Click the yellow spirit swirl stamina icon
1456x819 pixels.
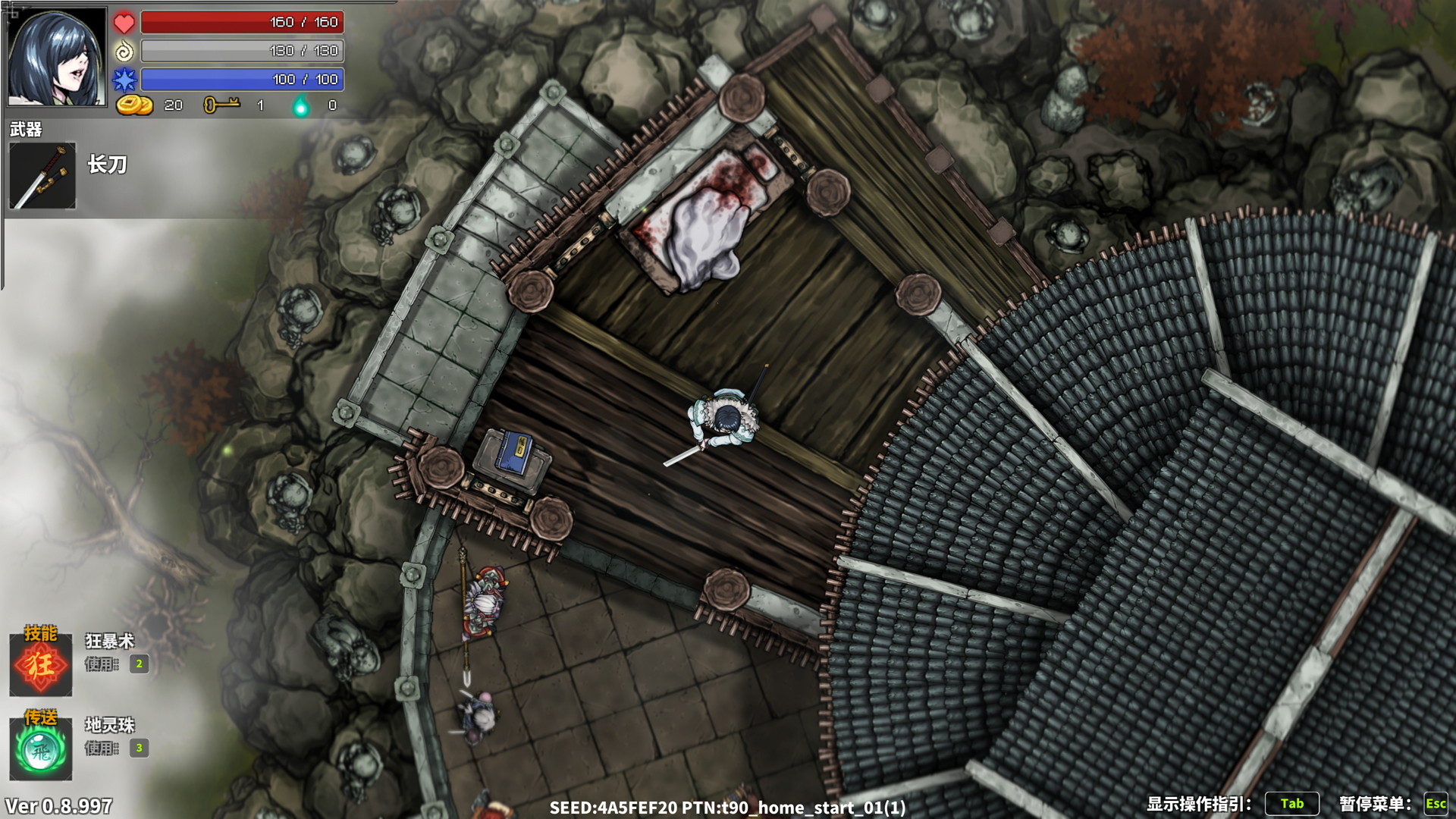point(124,51)
